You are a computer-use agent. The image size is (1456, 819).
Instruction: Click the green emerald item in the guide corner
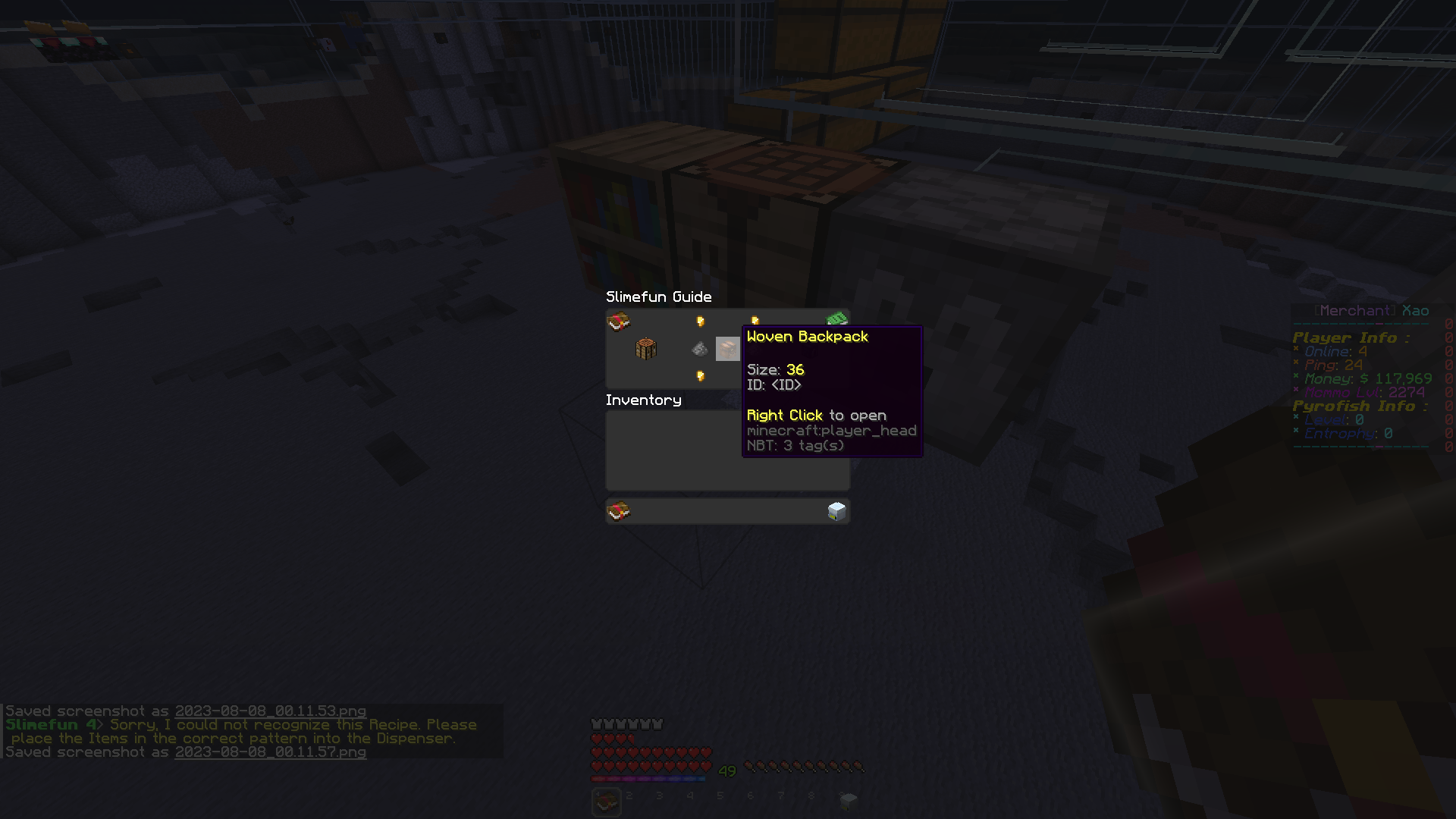(x=837, y=318)
